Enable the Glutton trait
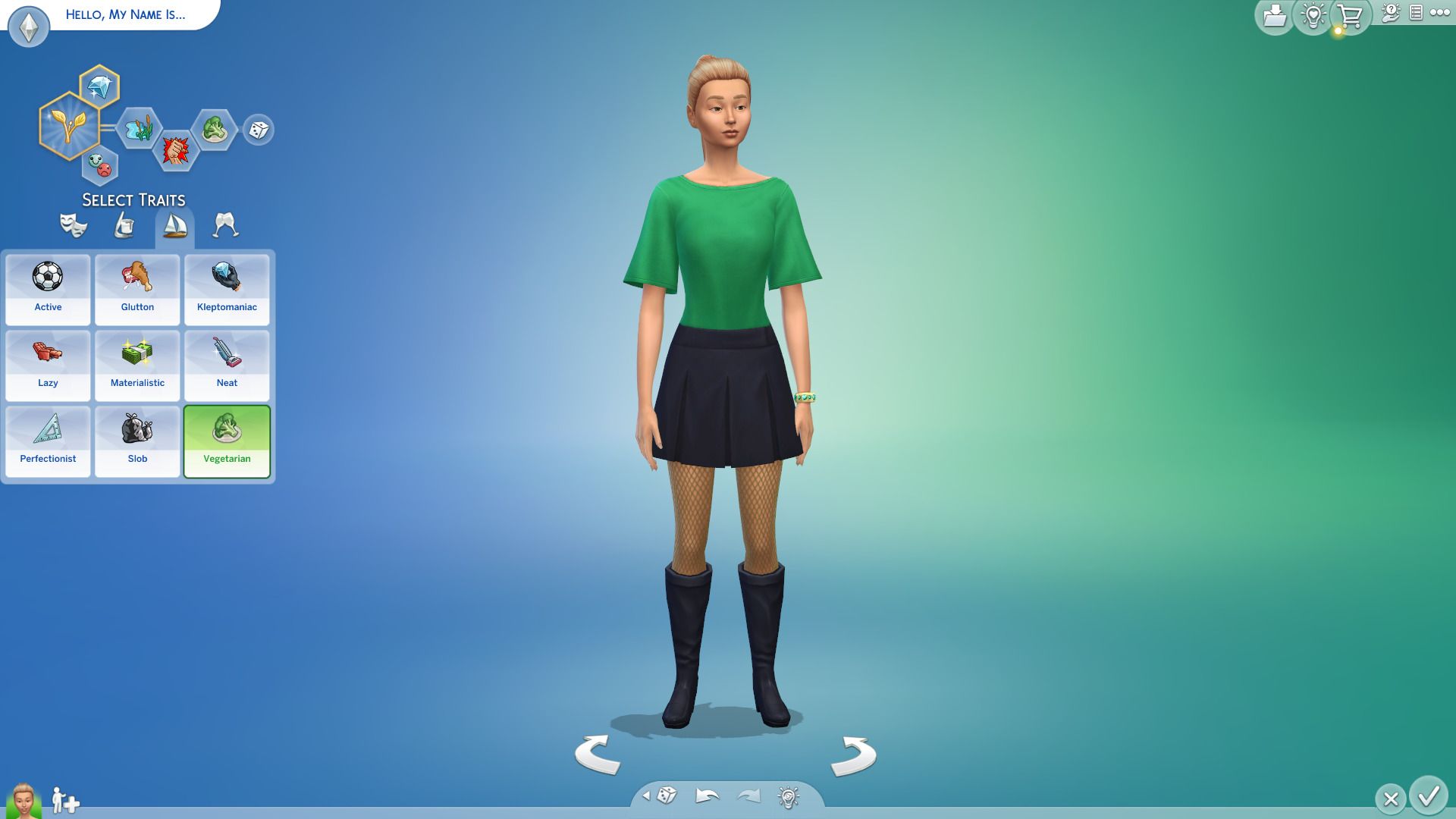 (137, 290)
